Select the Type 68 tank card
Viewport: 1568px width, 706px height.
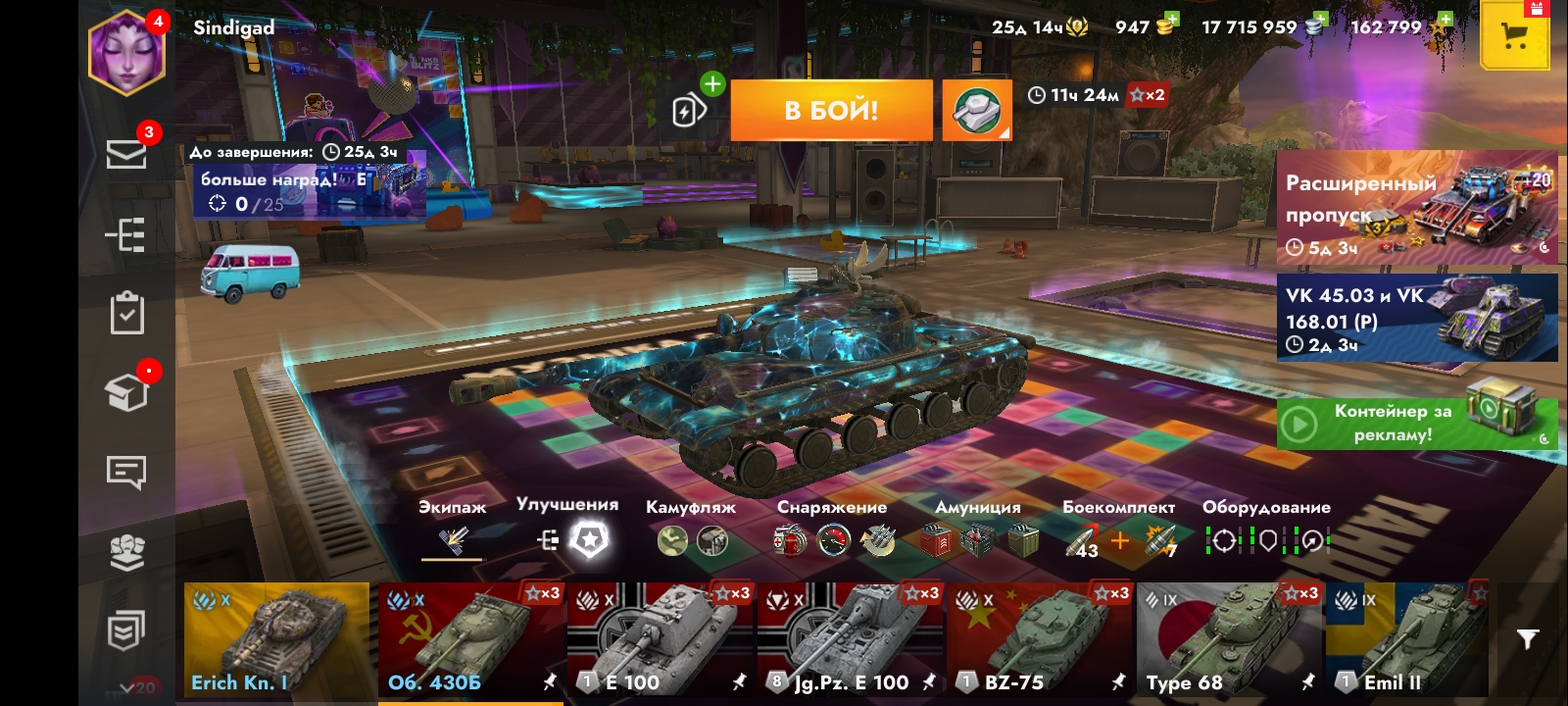click(1229, 639)
